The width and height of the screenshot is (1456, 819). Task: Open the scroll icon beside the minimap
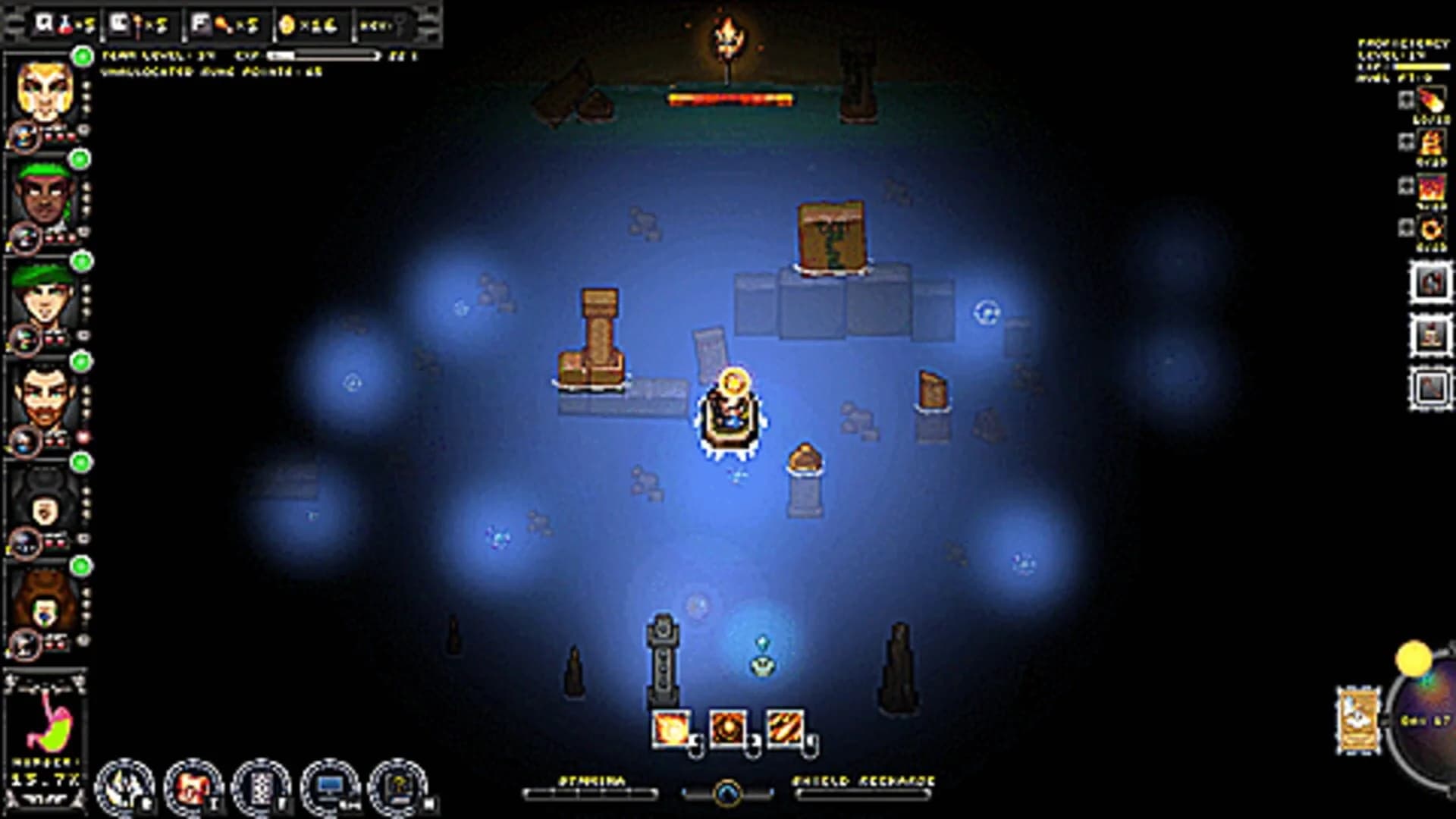(1357, 720)
